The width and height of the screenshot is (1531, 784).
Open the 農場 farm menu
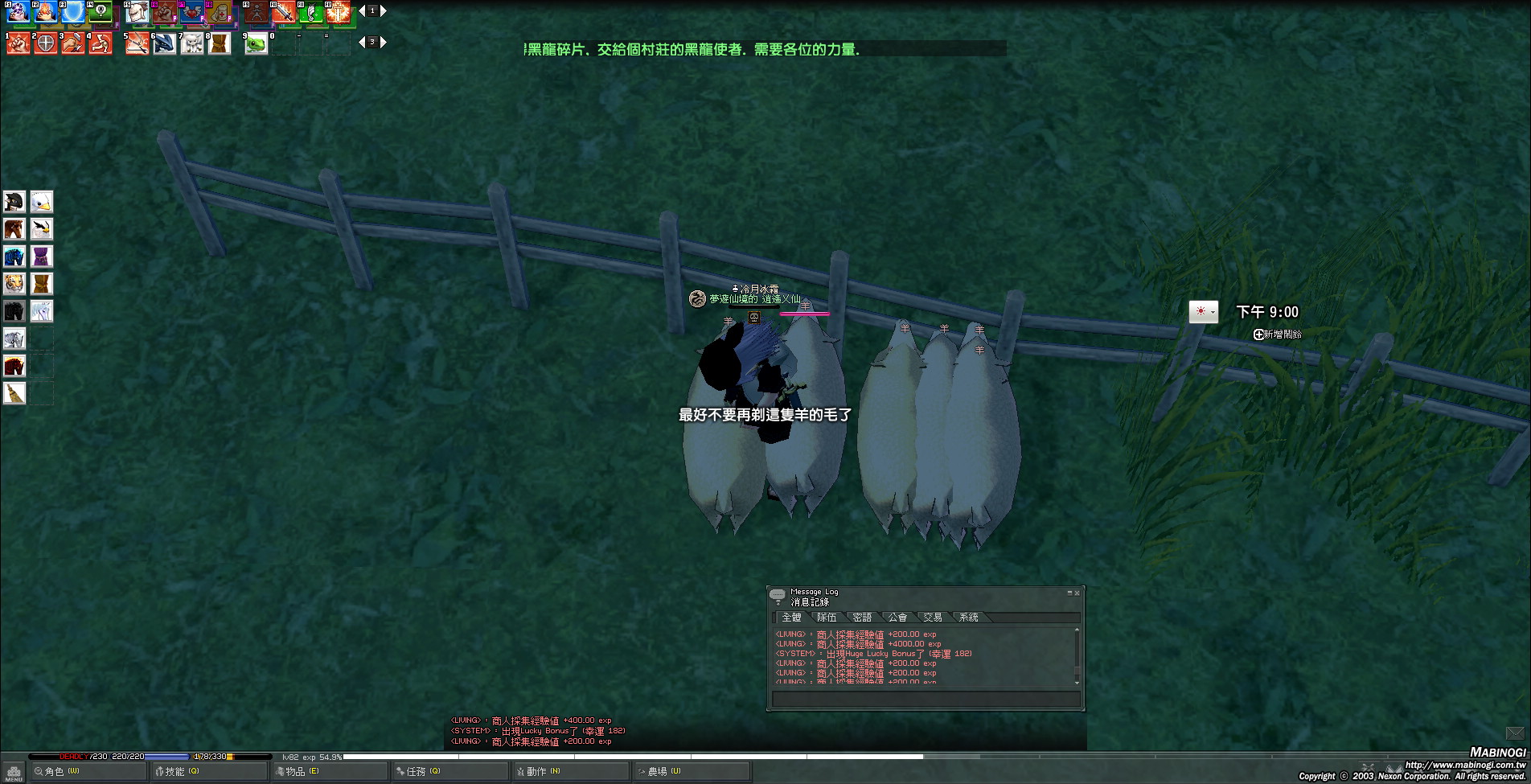click(659, 771)
